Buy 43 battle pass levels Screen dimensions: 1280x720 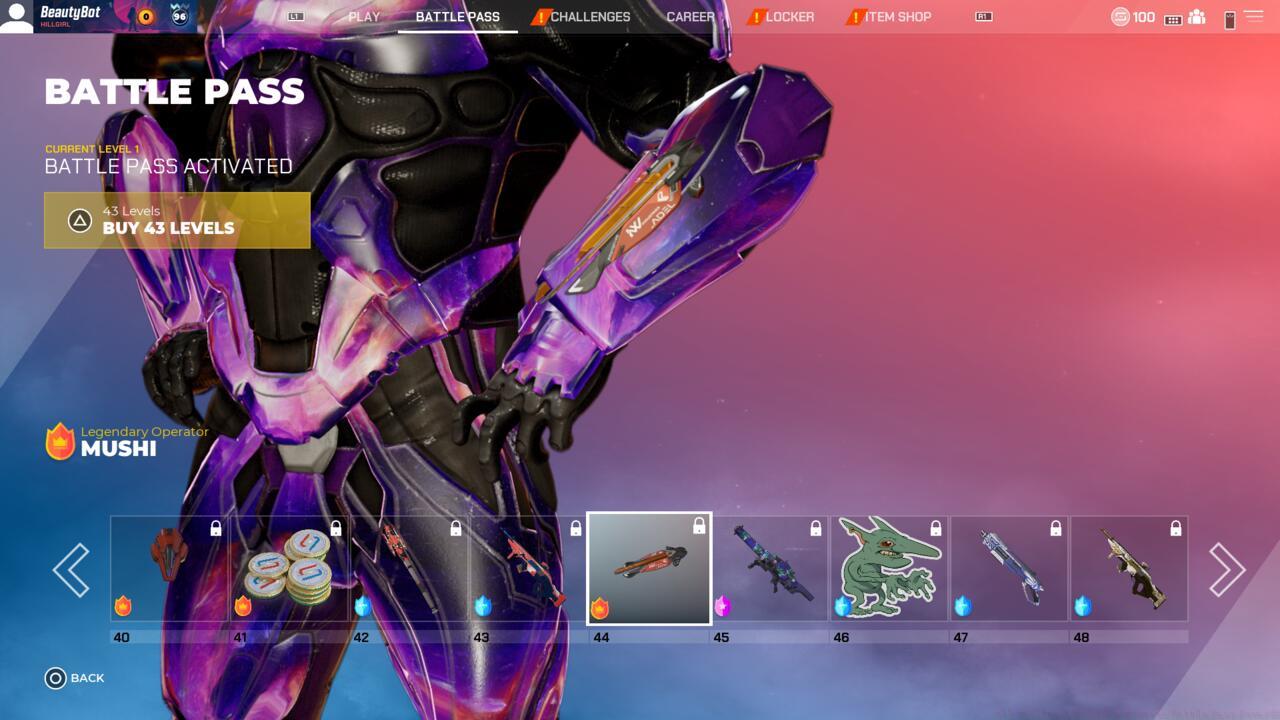coord(177,220)
